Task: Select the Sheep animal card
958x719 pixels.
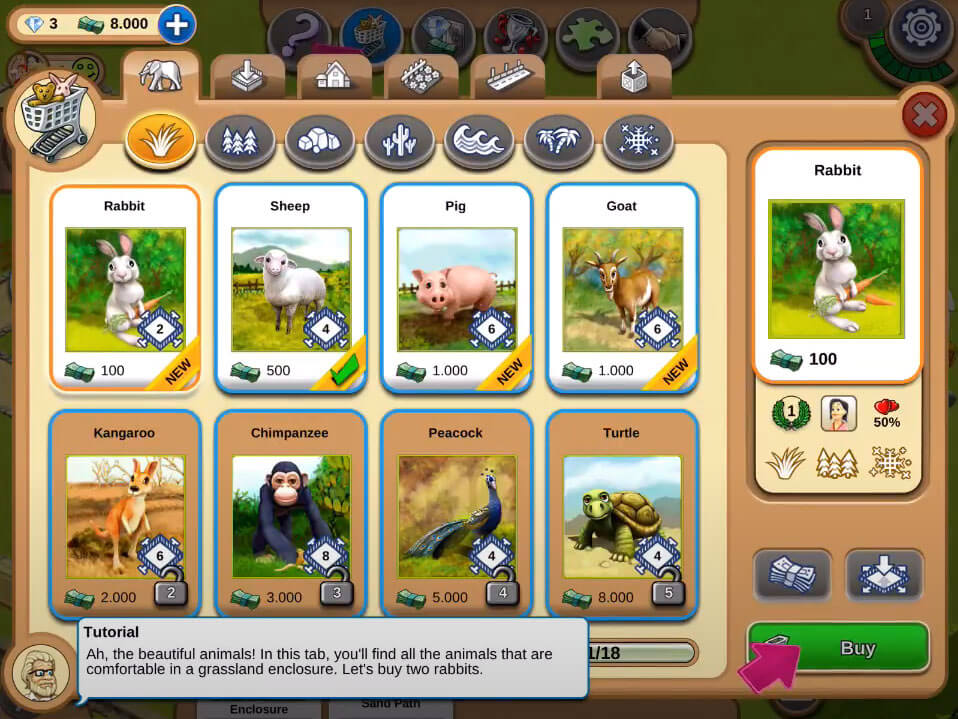Action: click(290, 287)
